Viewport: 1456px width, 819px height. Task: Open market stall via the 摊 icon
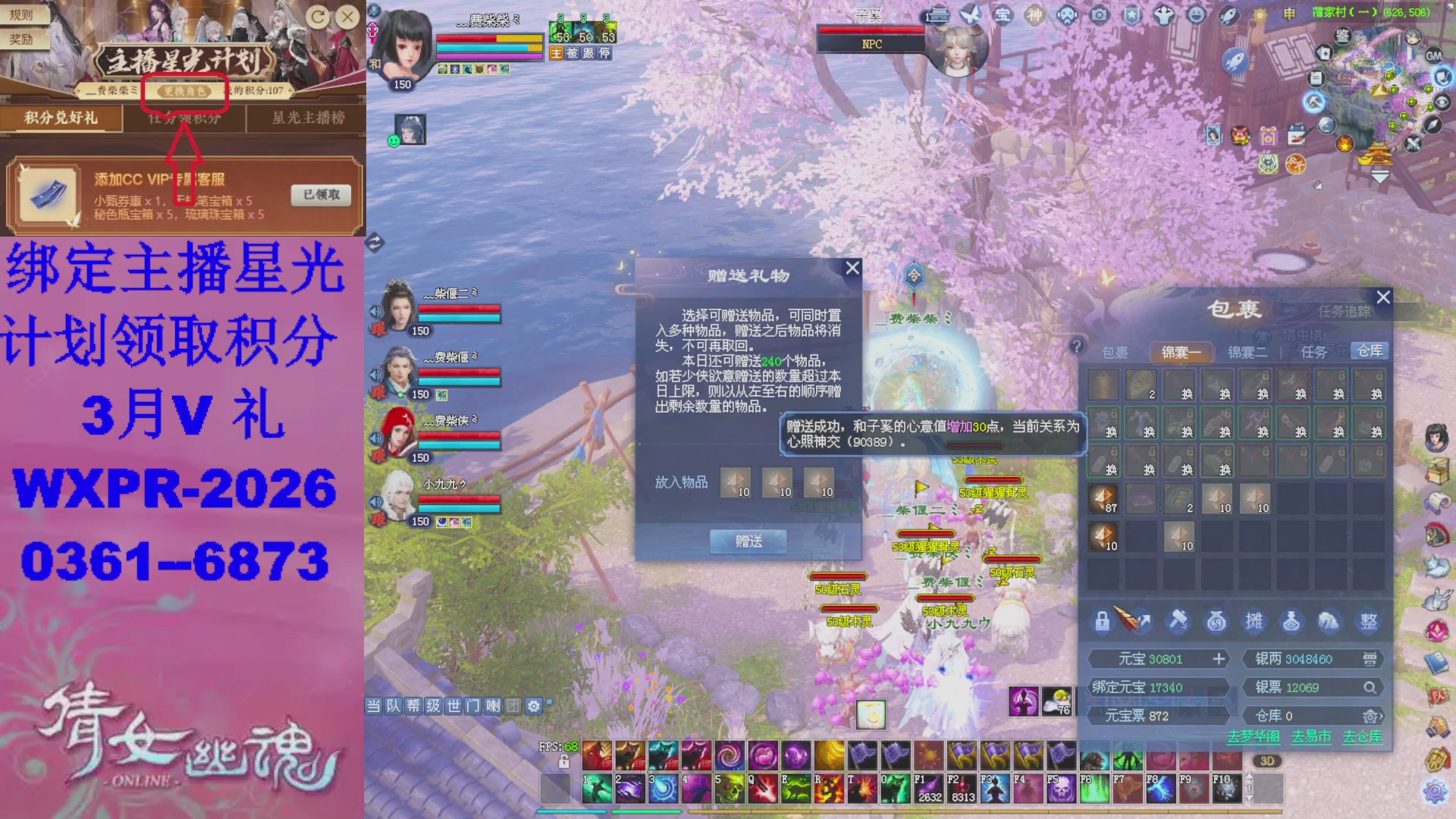click(x=1254, y=621)
